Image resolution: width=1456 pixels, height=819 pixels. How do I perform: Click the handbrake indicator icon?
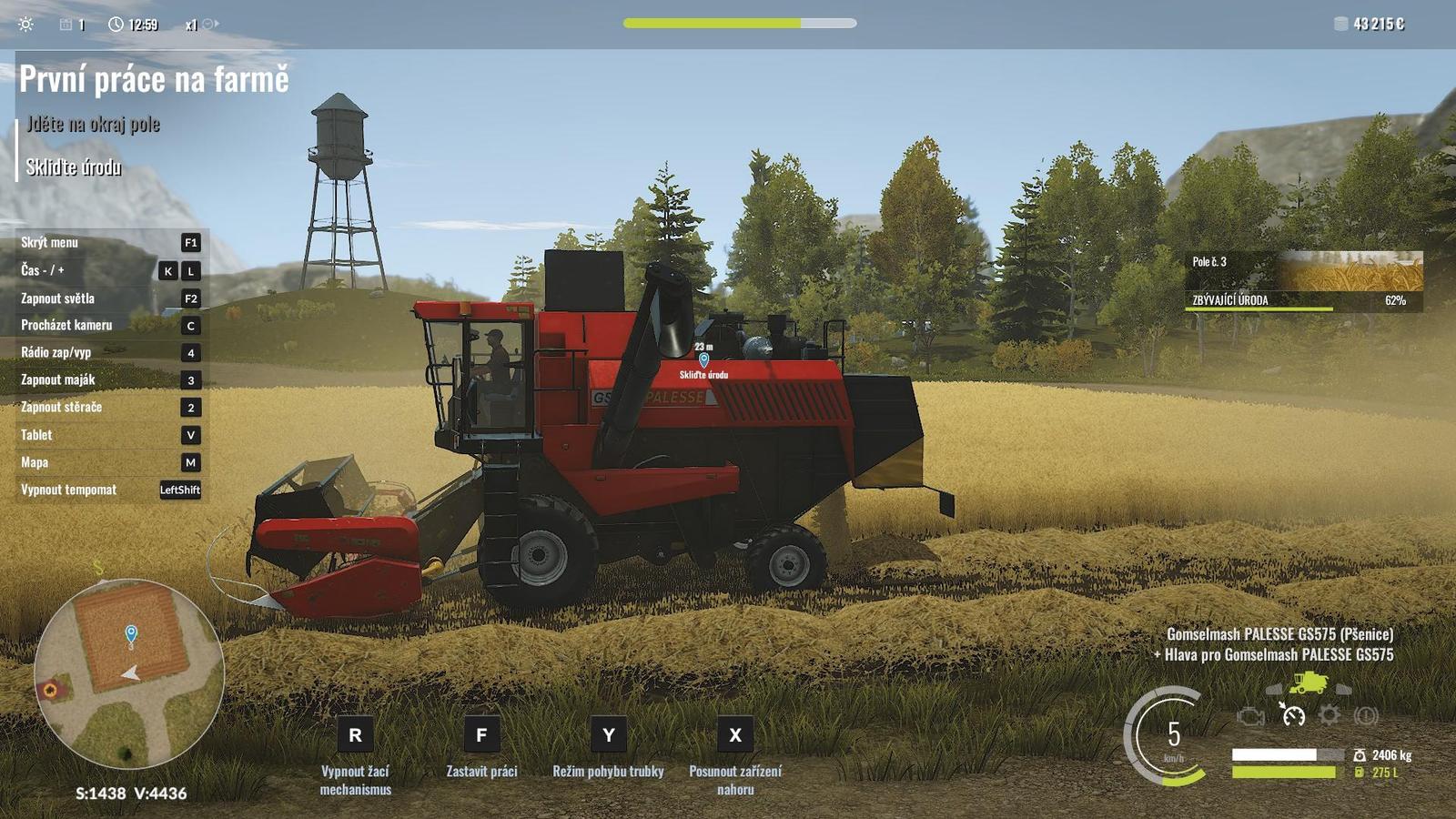click(1366, 715)
